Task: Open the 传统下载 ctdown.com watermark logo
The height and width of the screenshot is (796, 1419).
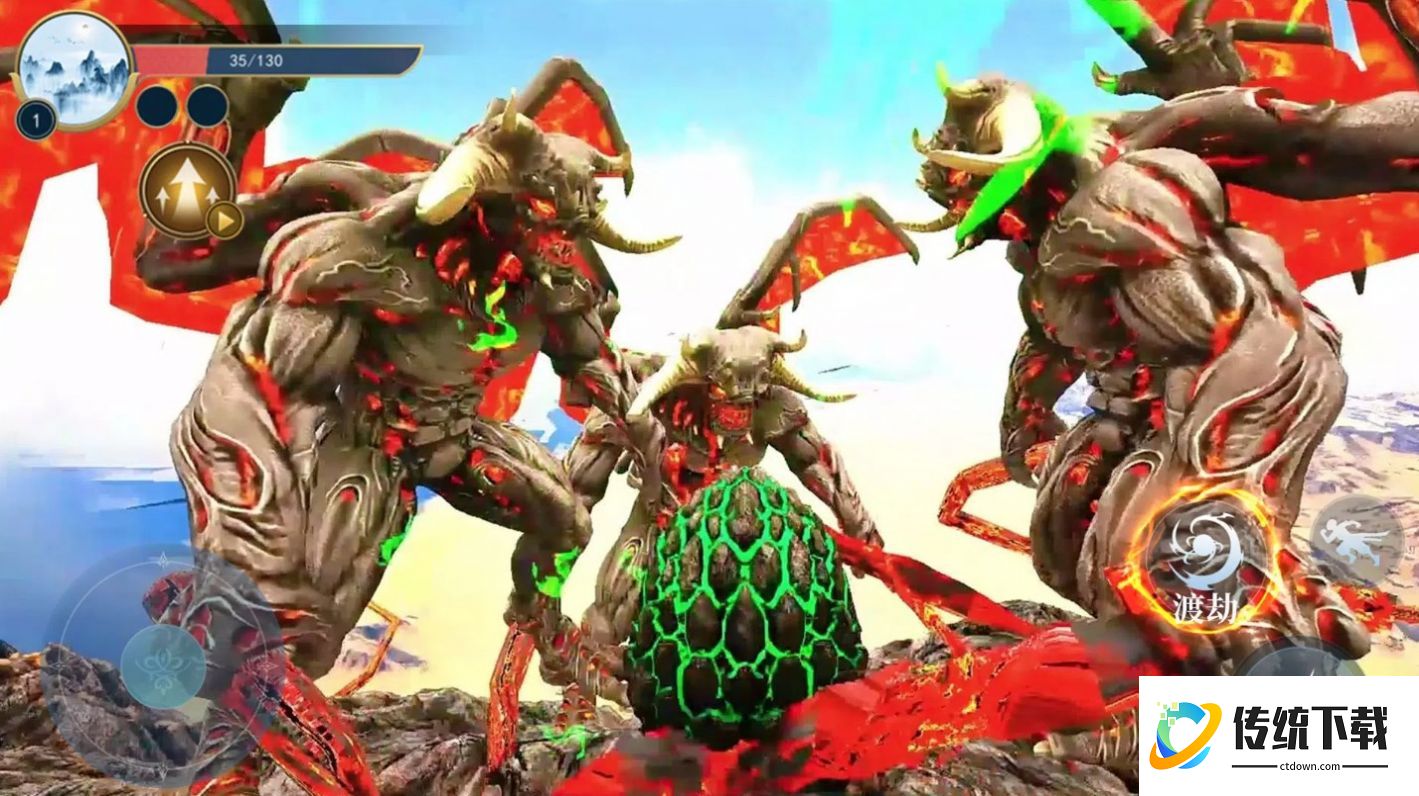Action: pos(1278,735)
